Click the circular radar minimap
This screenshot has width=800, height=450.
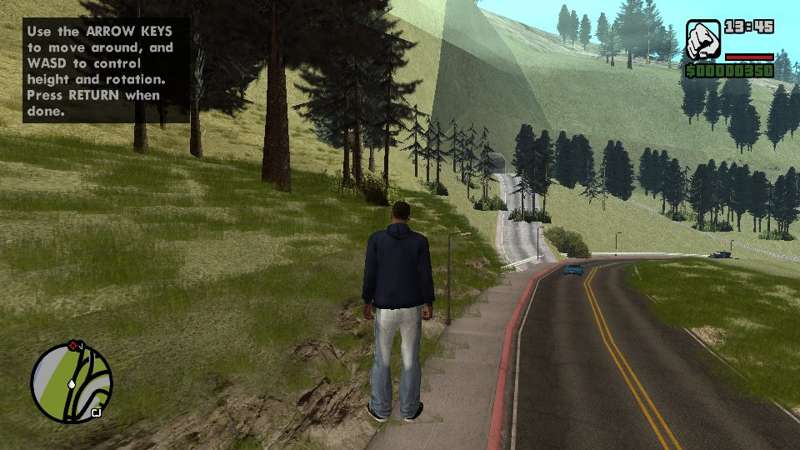coord(71,382)
